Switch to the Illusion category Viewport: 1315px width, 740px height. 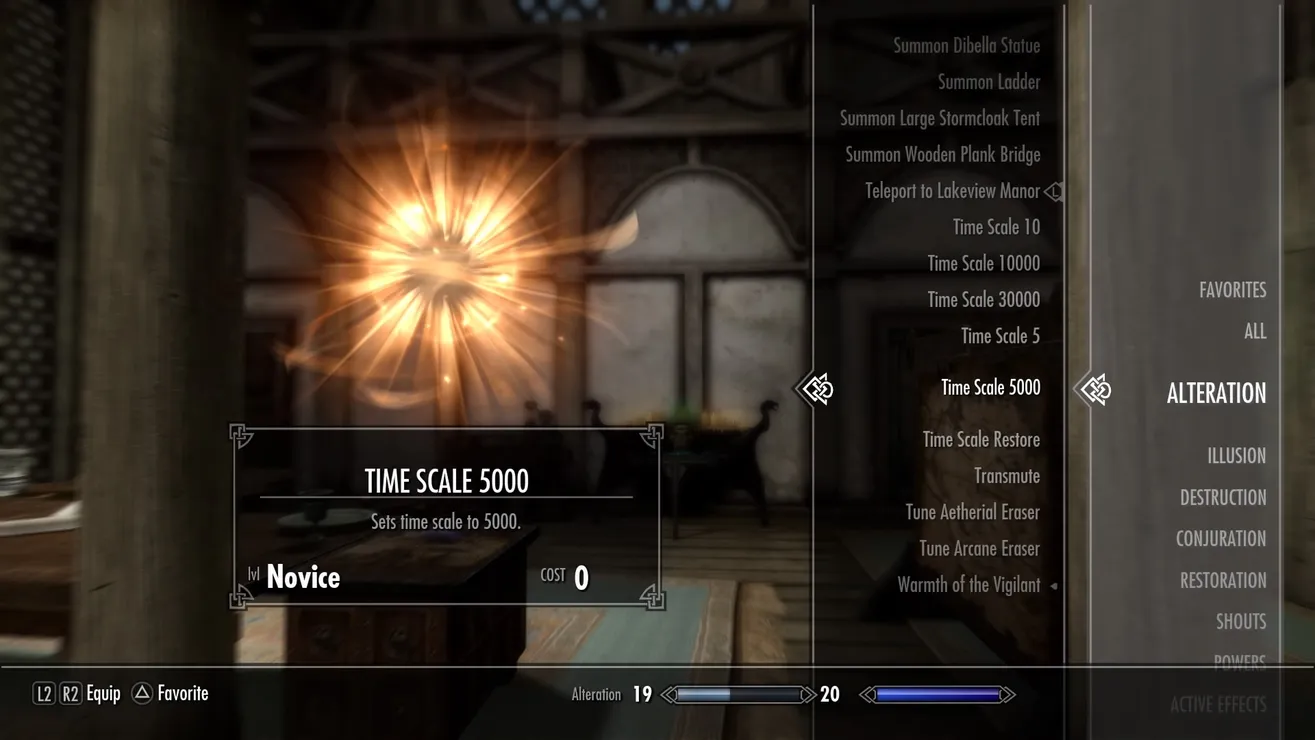[1236, 456]
